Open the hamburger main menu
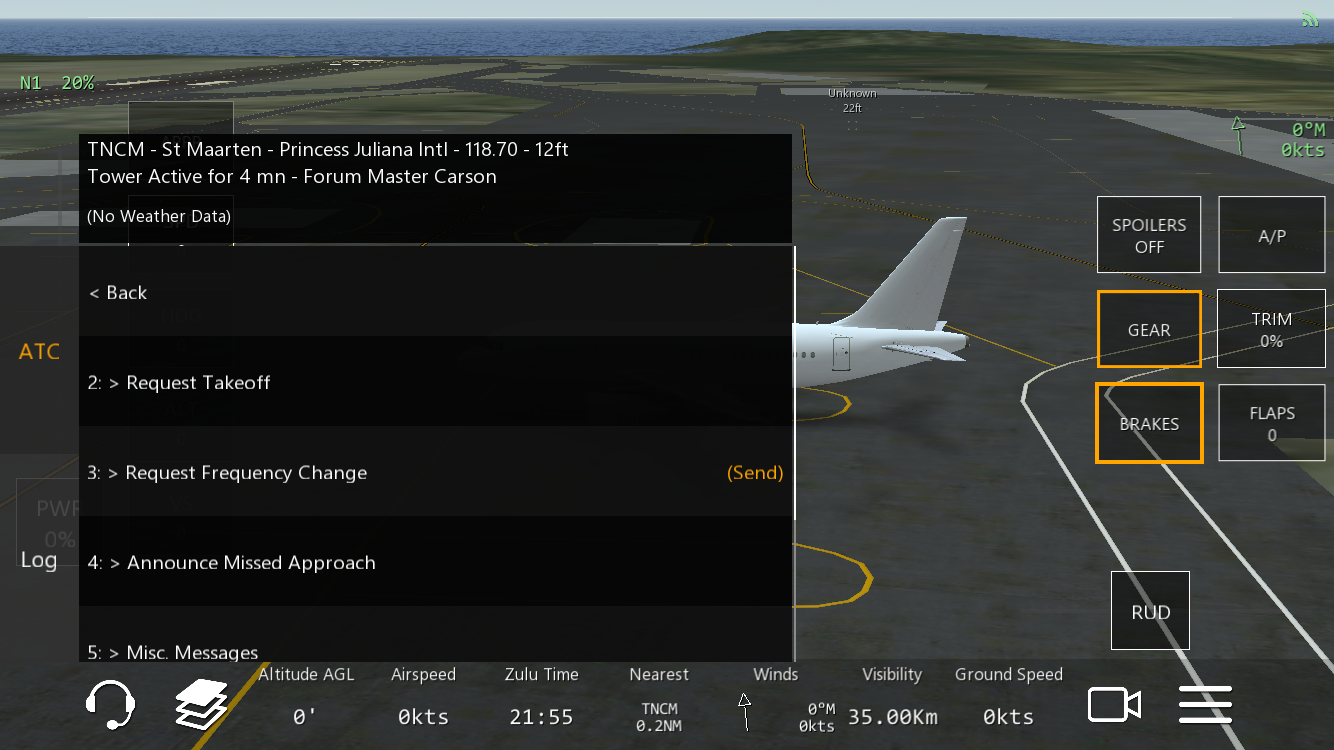The image size is (1334, 750). coord(1205,705)
